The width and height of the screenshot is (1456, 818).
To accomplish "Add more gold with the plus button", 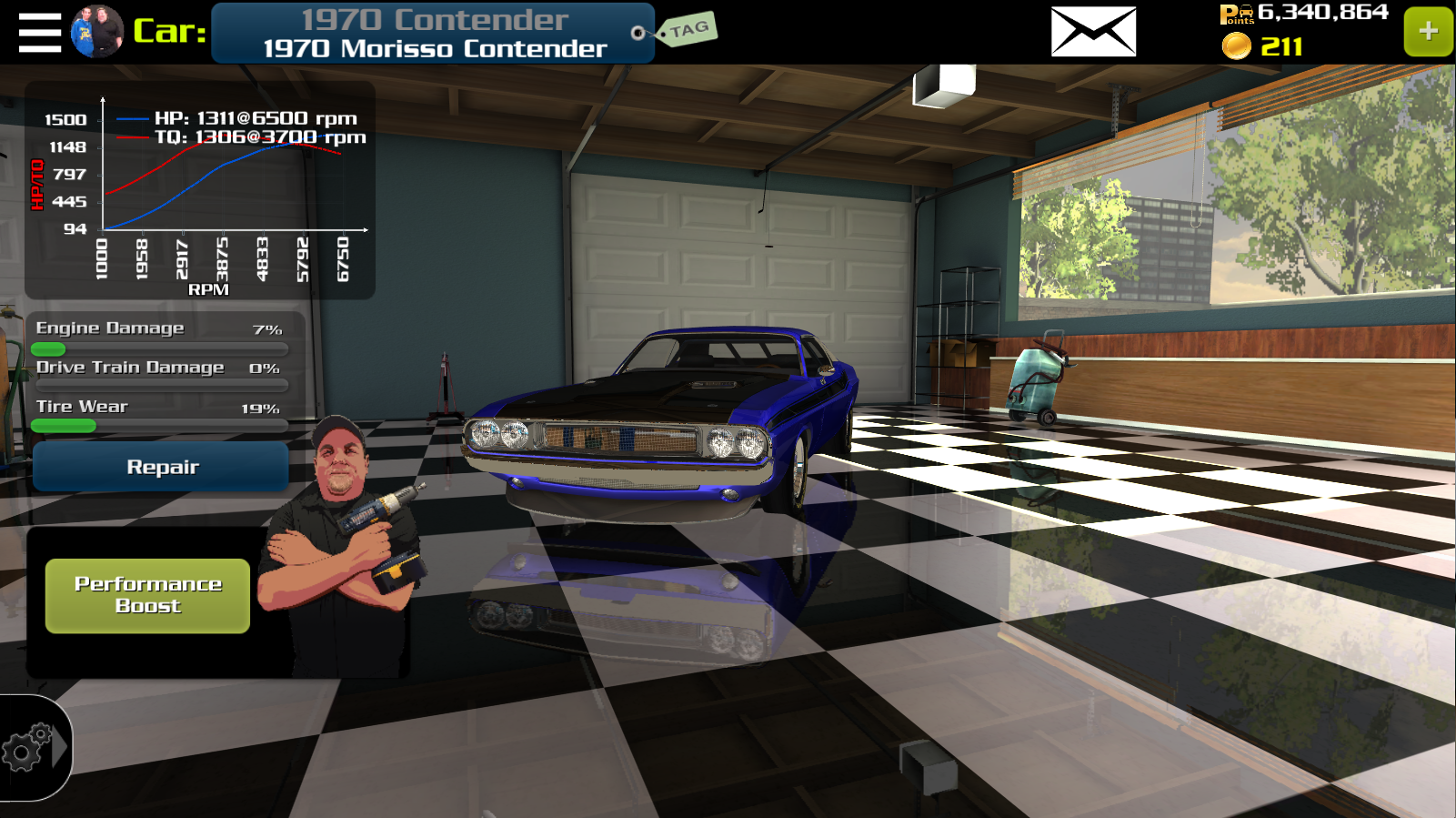I will [x=1428, y=32].
